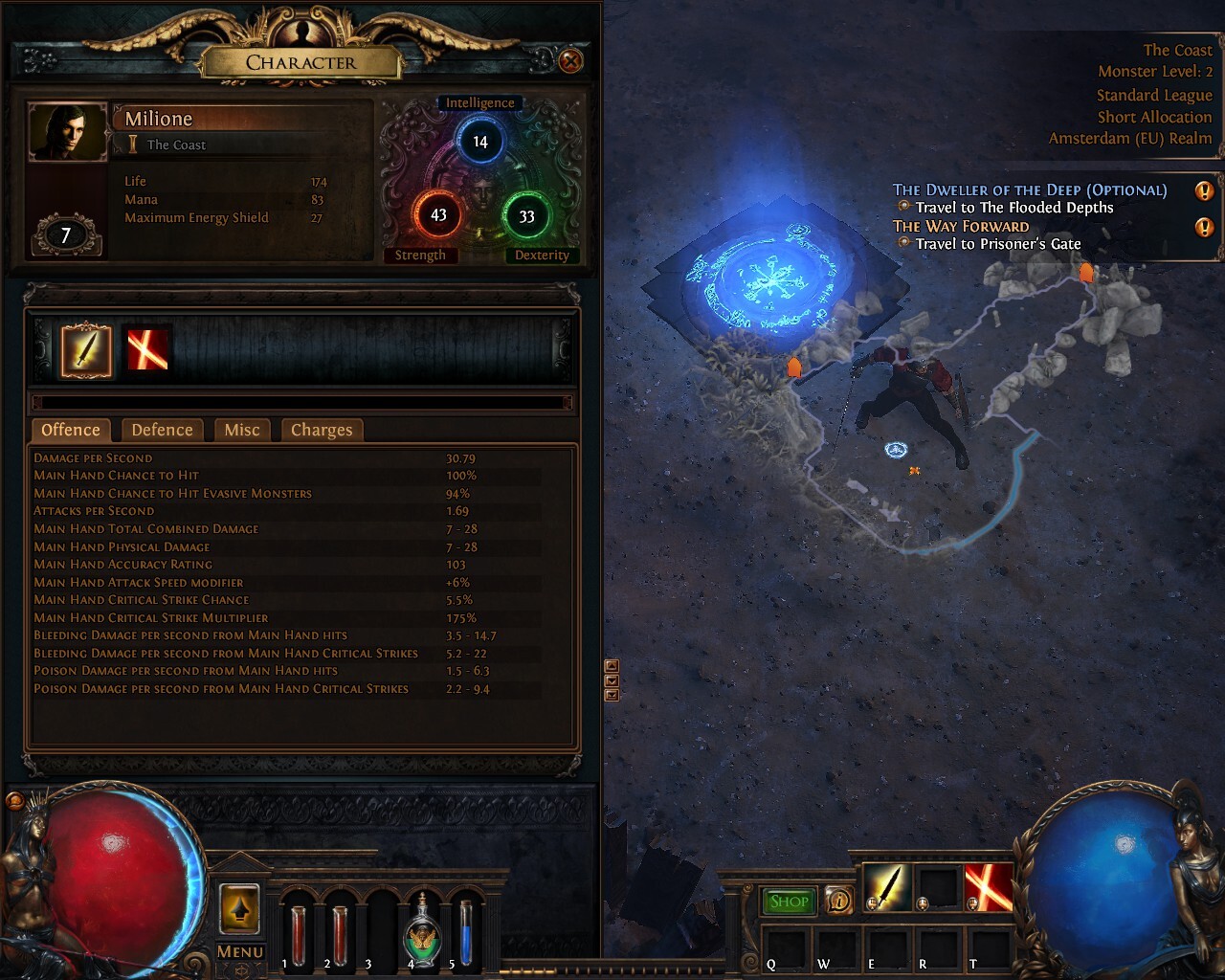
Task: Select The Dweller of the Deep quest
Action: [x=1030, y=190]
